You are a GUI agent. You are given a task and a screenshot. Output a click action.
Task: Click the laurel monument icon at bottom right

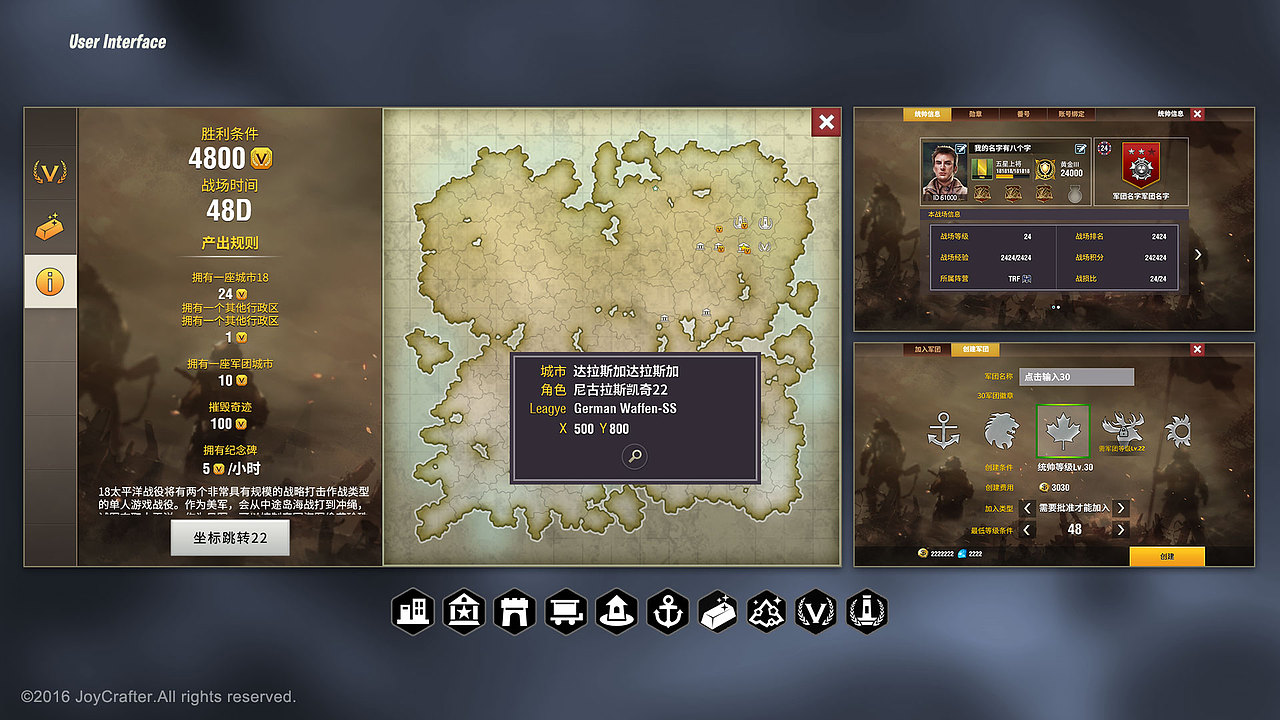pos(867,610)
